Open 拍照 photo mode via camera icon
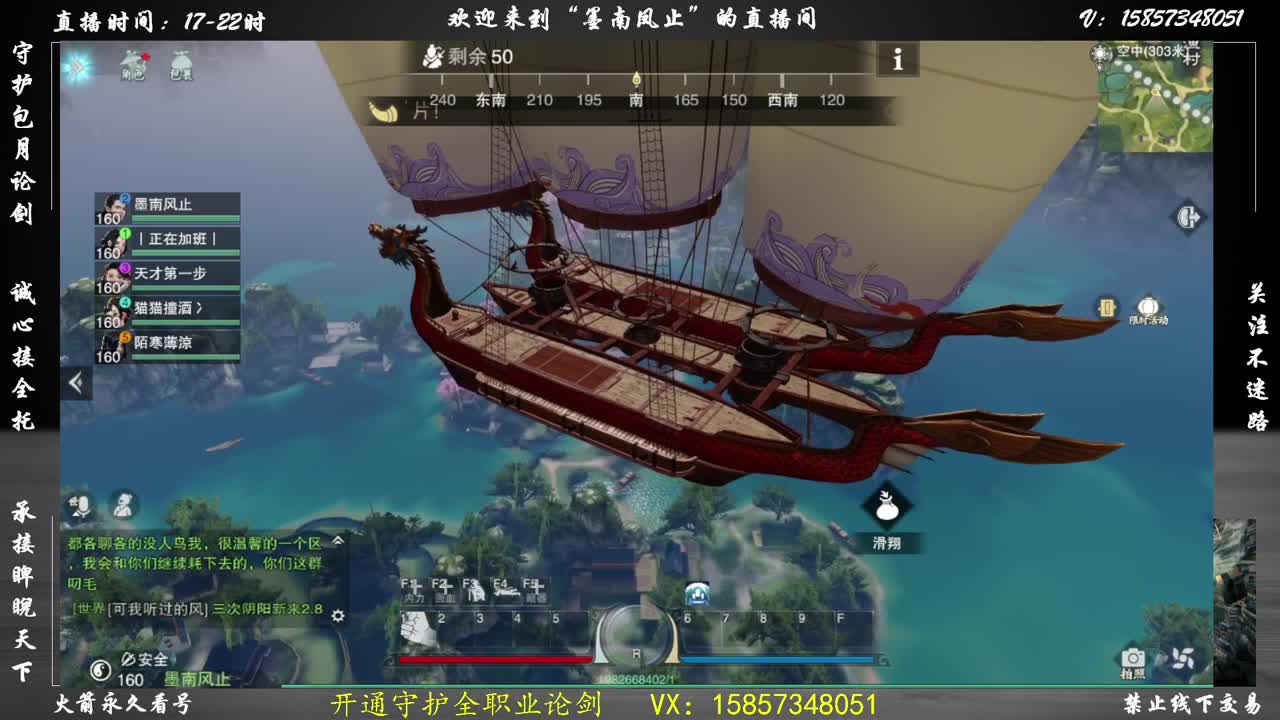This screenshot has height=720, width=1280. point(1131,655)
